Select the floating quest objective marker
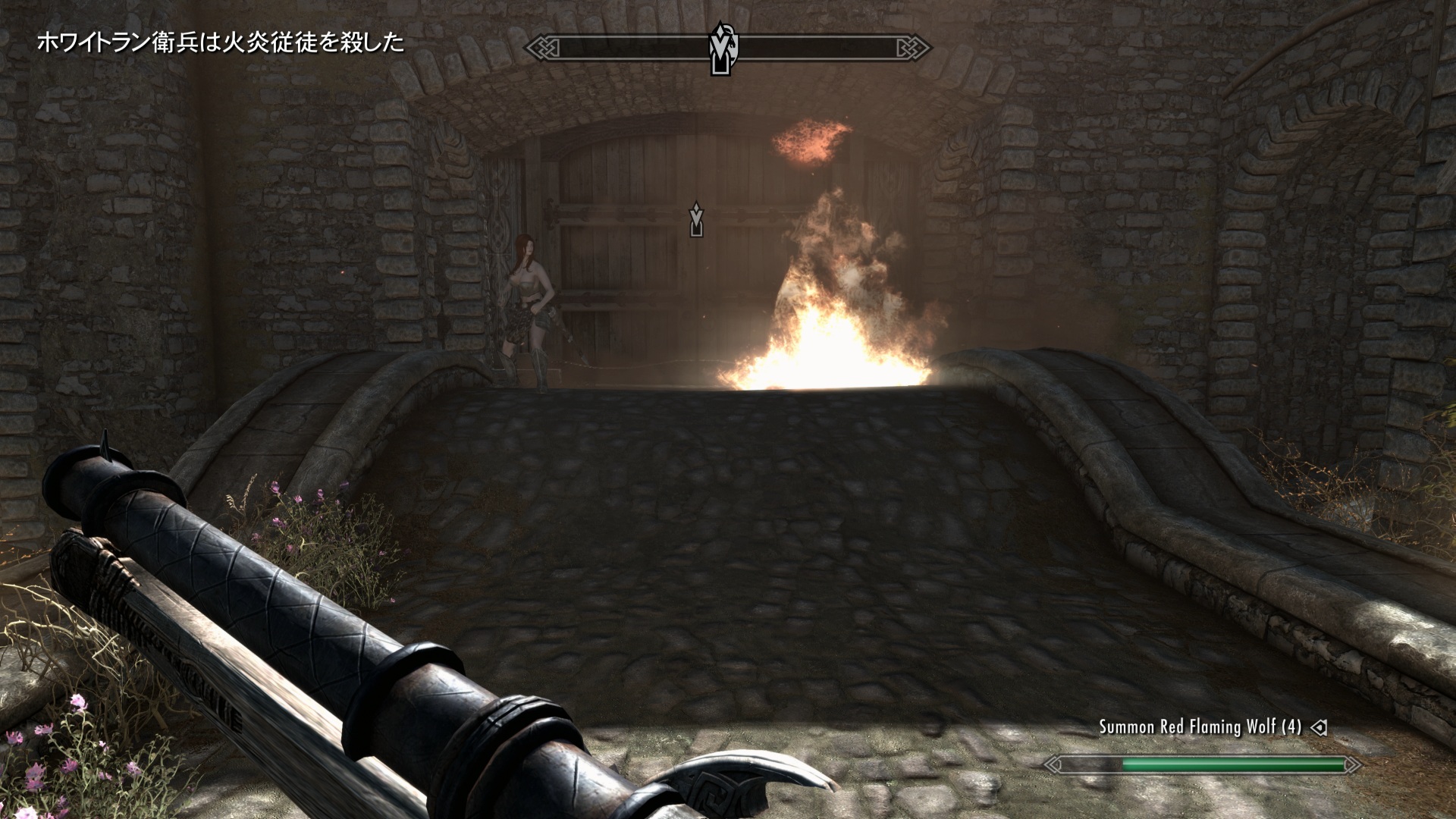Viewport: 1456px width, 819px height. [x=696, y=219]
